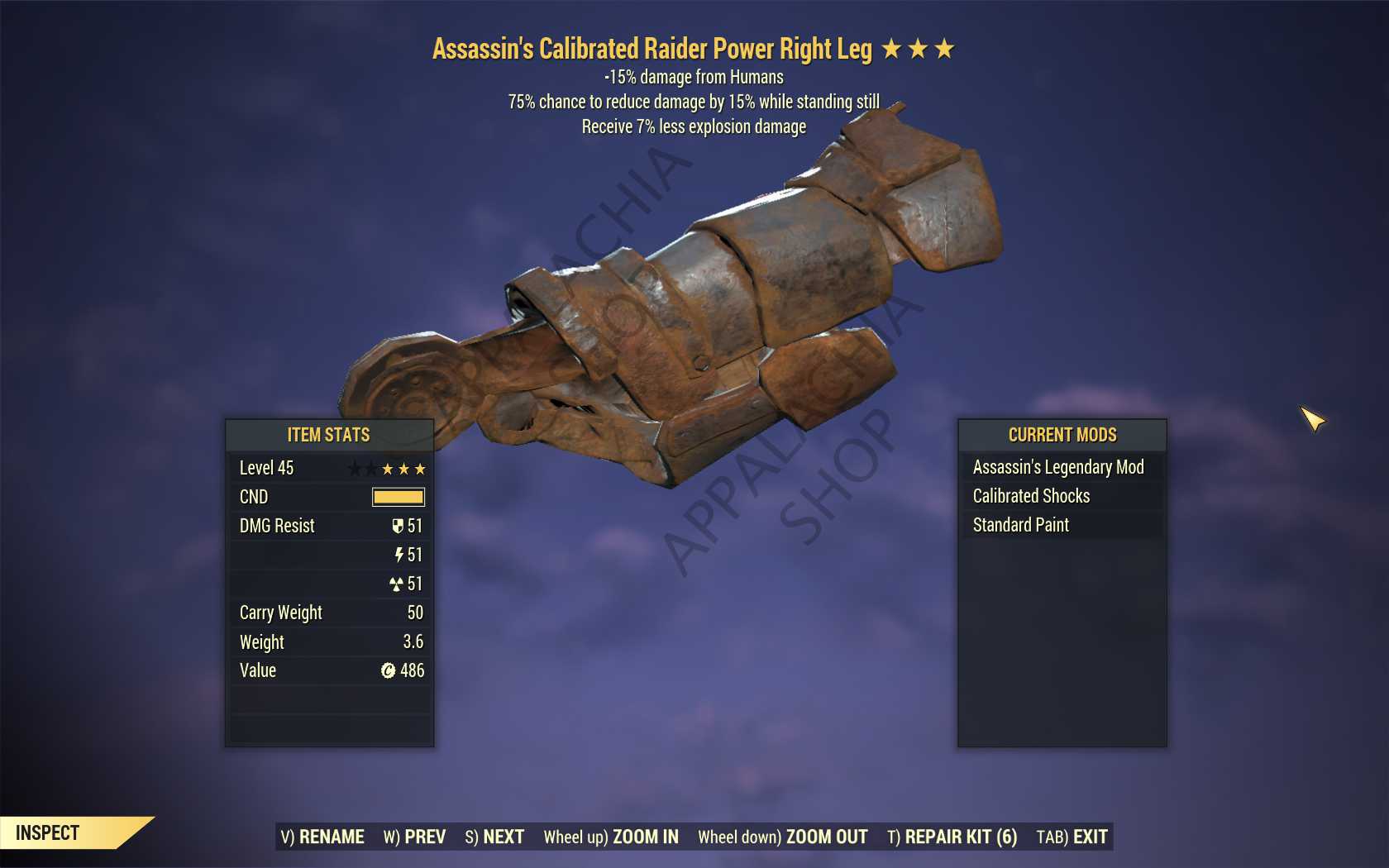Activate Zoom In on the item
The height and width of the screenshot is (868, 1389).
click(x=611, y=837)
